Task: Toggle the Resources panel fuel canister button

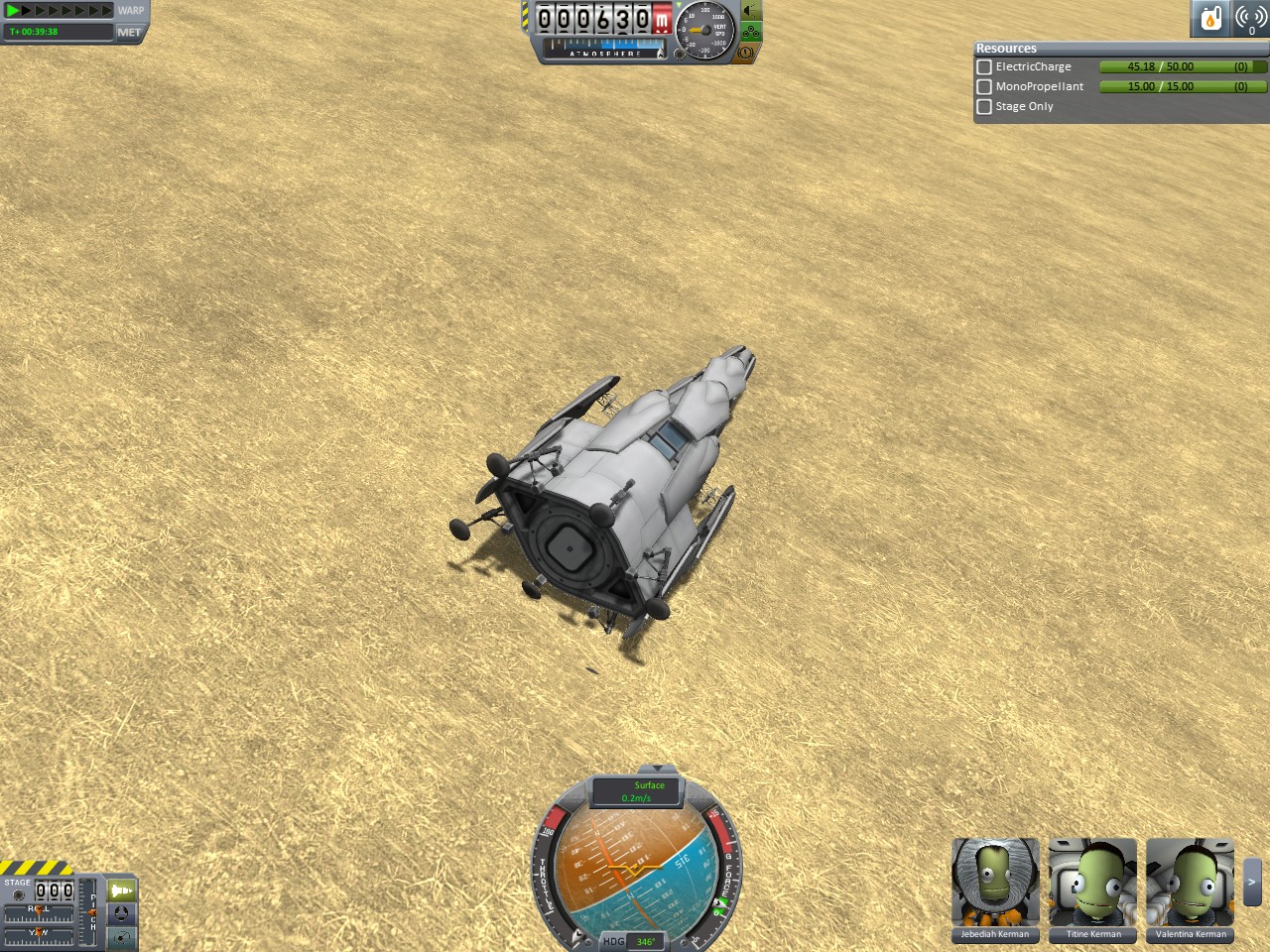Action: click(x=1210, y=18)
